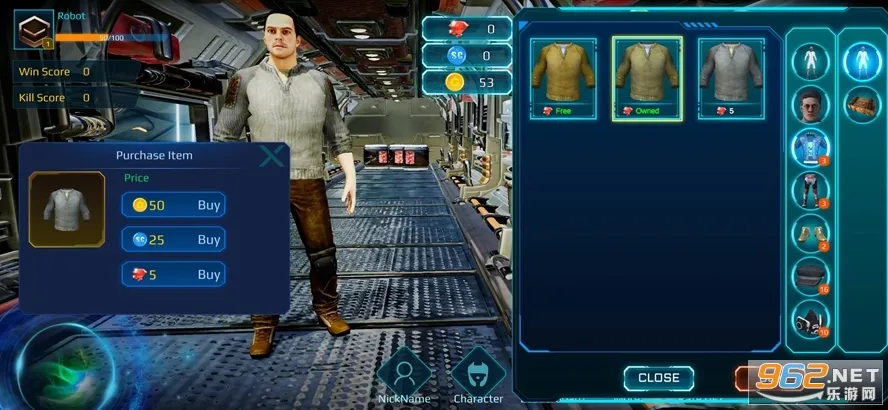Select the glowing character silhouette tab
The height and width of the screenshot is (410, 888).
(x=861, y=62)
